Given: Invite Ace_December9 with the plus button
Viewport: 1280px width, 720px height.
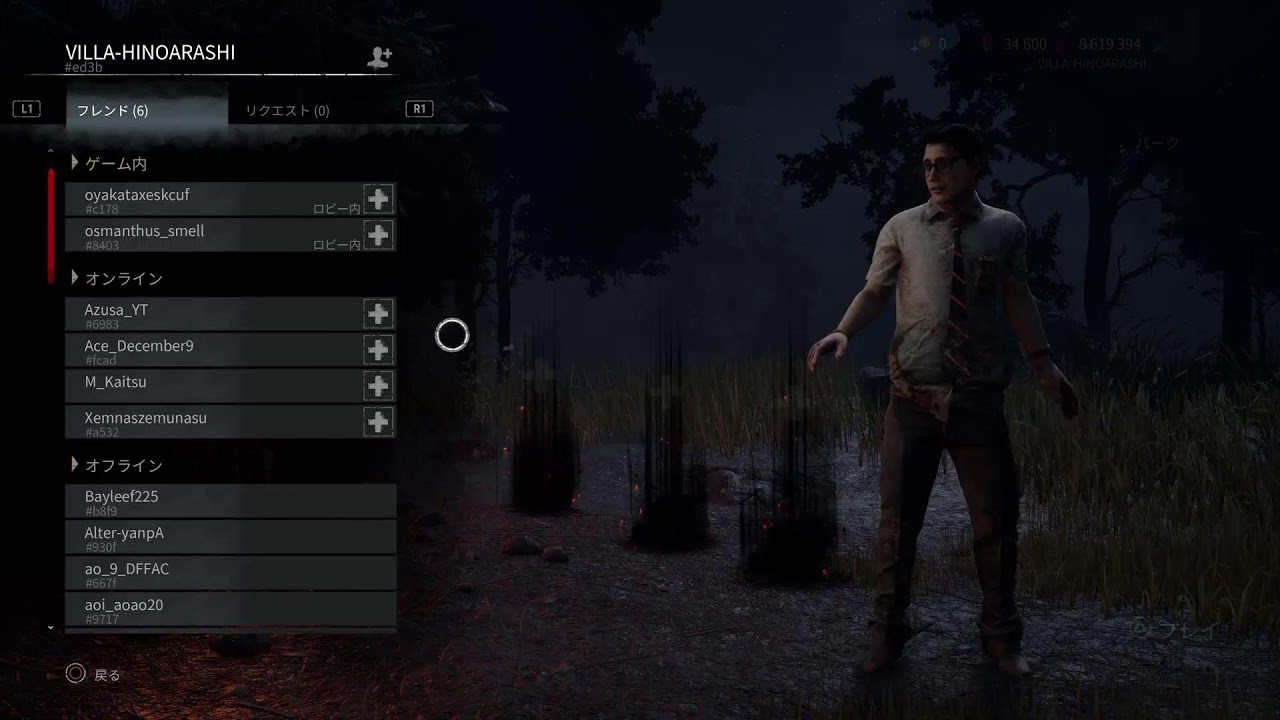Looking at the screenshot, I should click(x=378, y=350).
